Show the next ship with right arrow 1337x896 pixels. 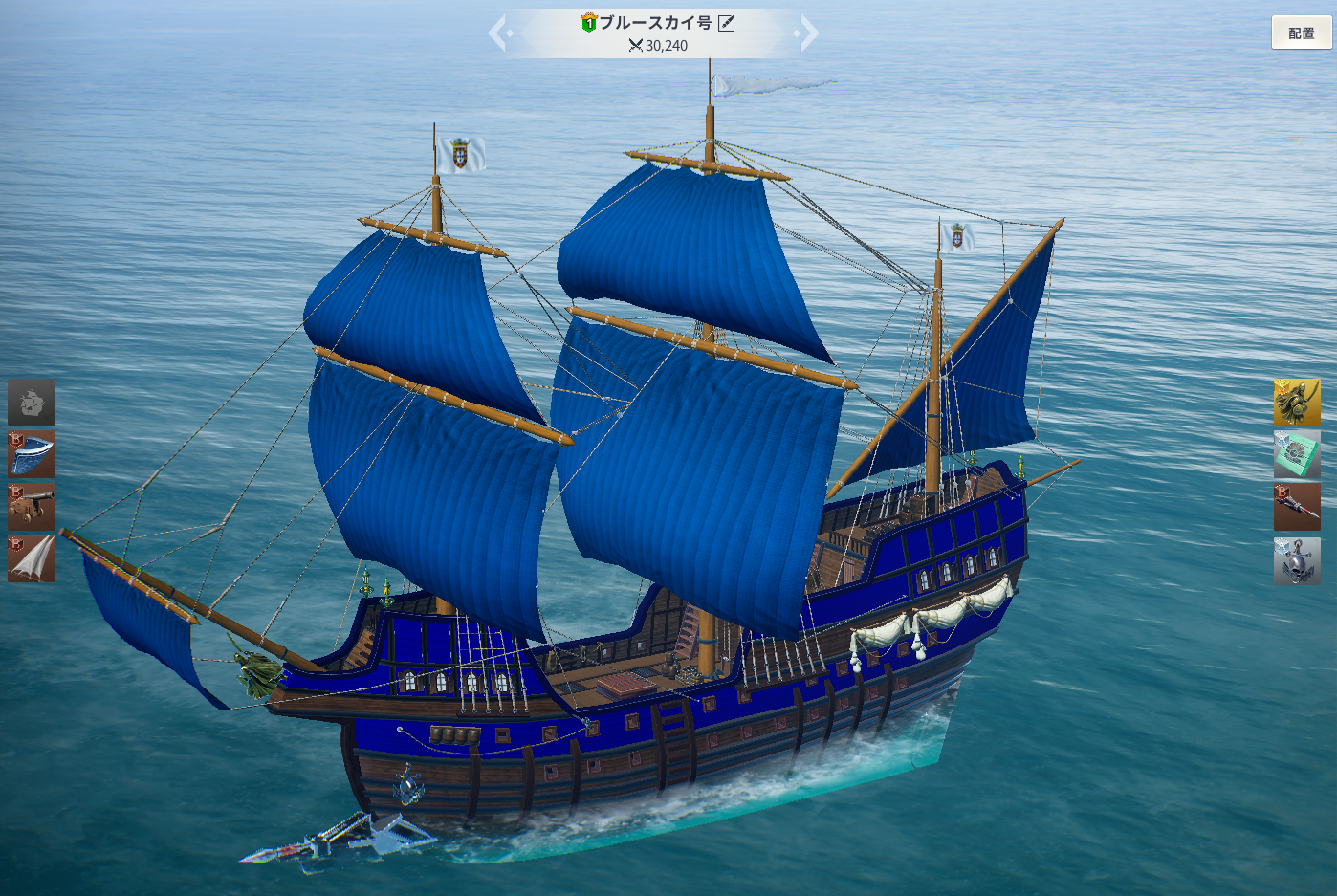[808, 33]
